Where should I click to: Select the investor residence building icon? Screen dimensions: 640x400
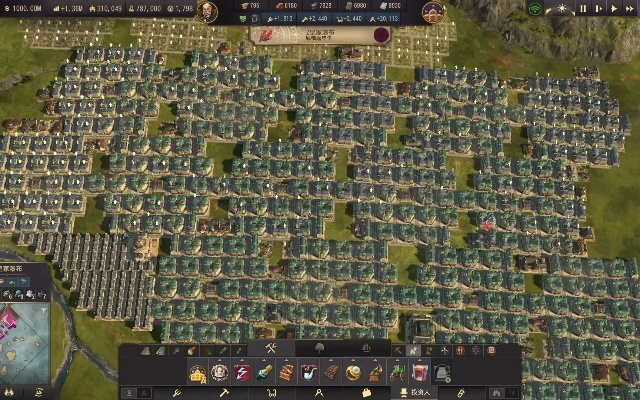[x=198, y=373]
